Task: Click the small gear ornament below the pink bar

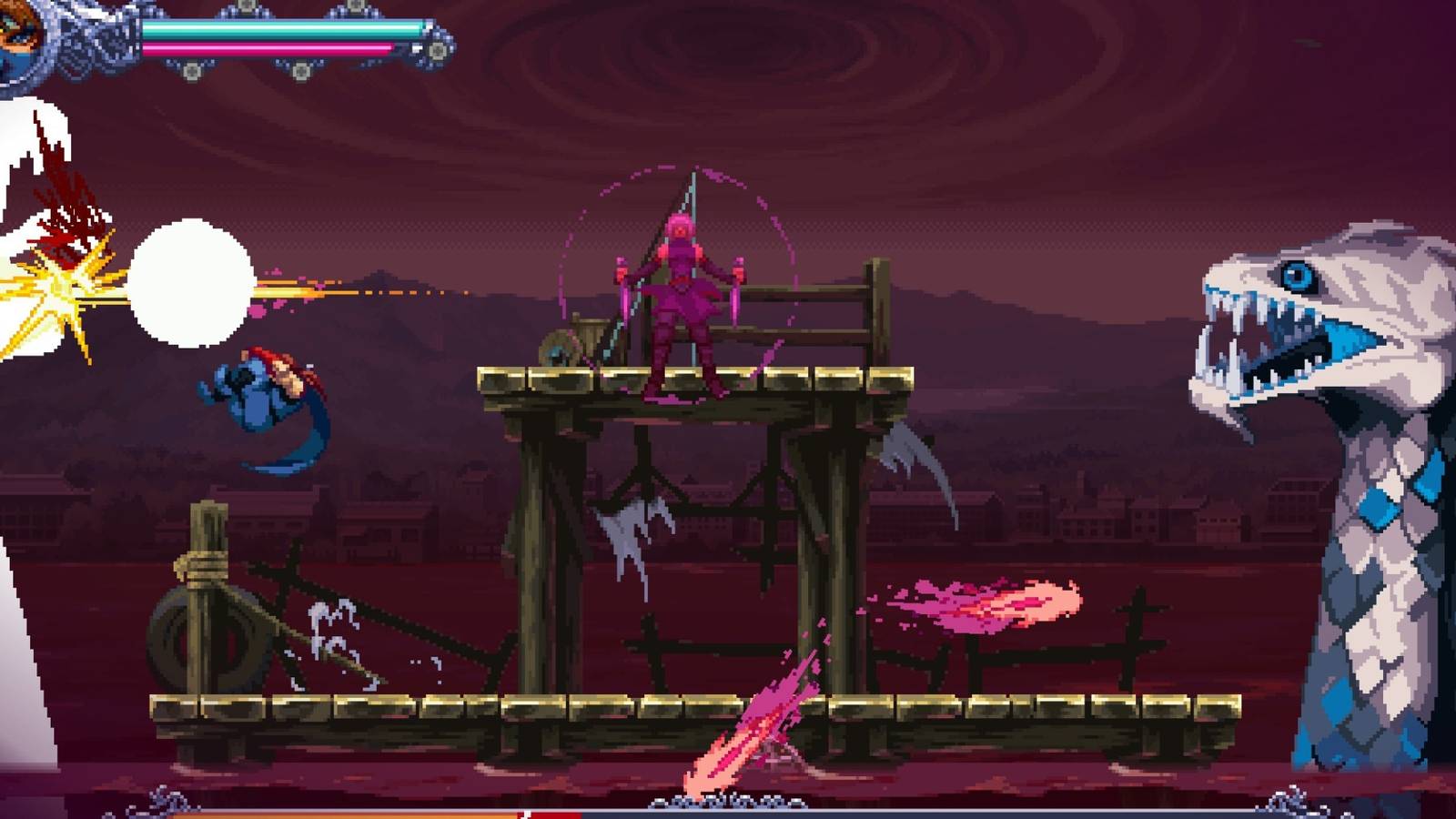Action: (x=192, y=70)
